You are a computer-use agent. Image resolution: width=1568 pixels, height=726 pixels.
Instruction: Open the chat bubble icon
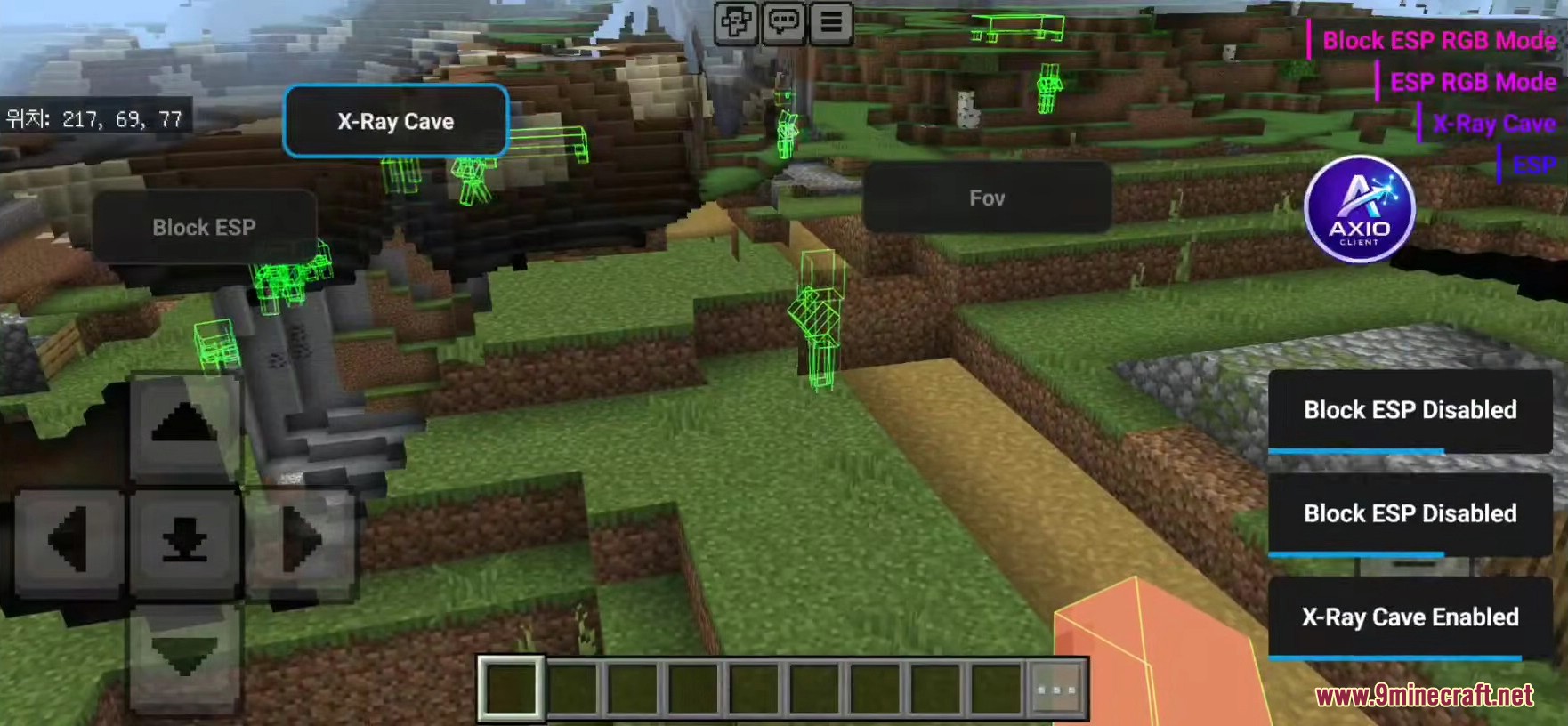click(784, 22)
